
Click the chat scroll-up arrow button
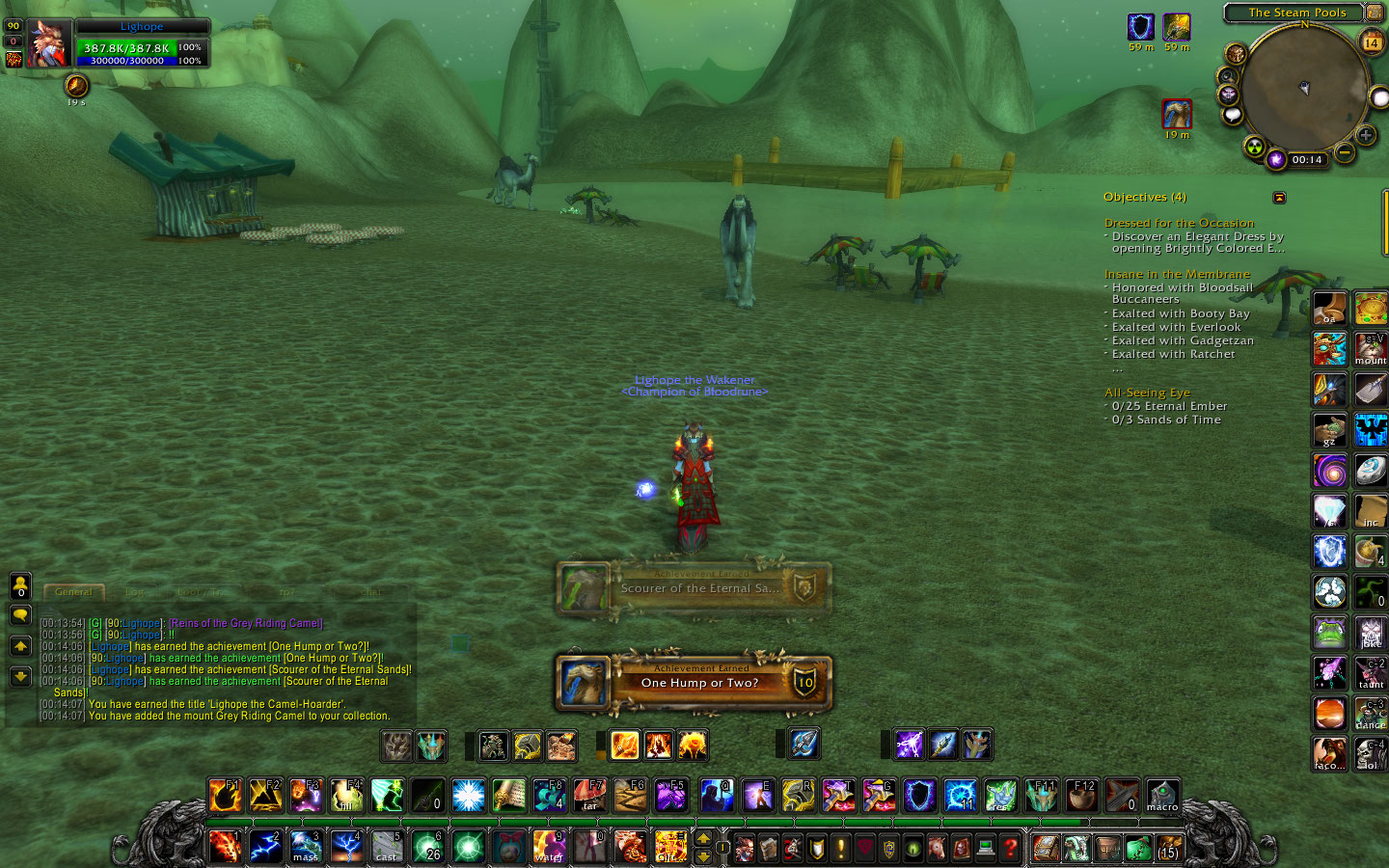pyautogui.click(x=20, y=645)
